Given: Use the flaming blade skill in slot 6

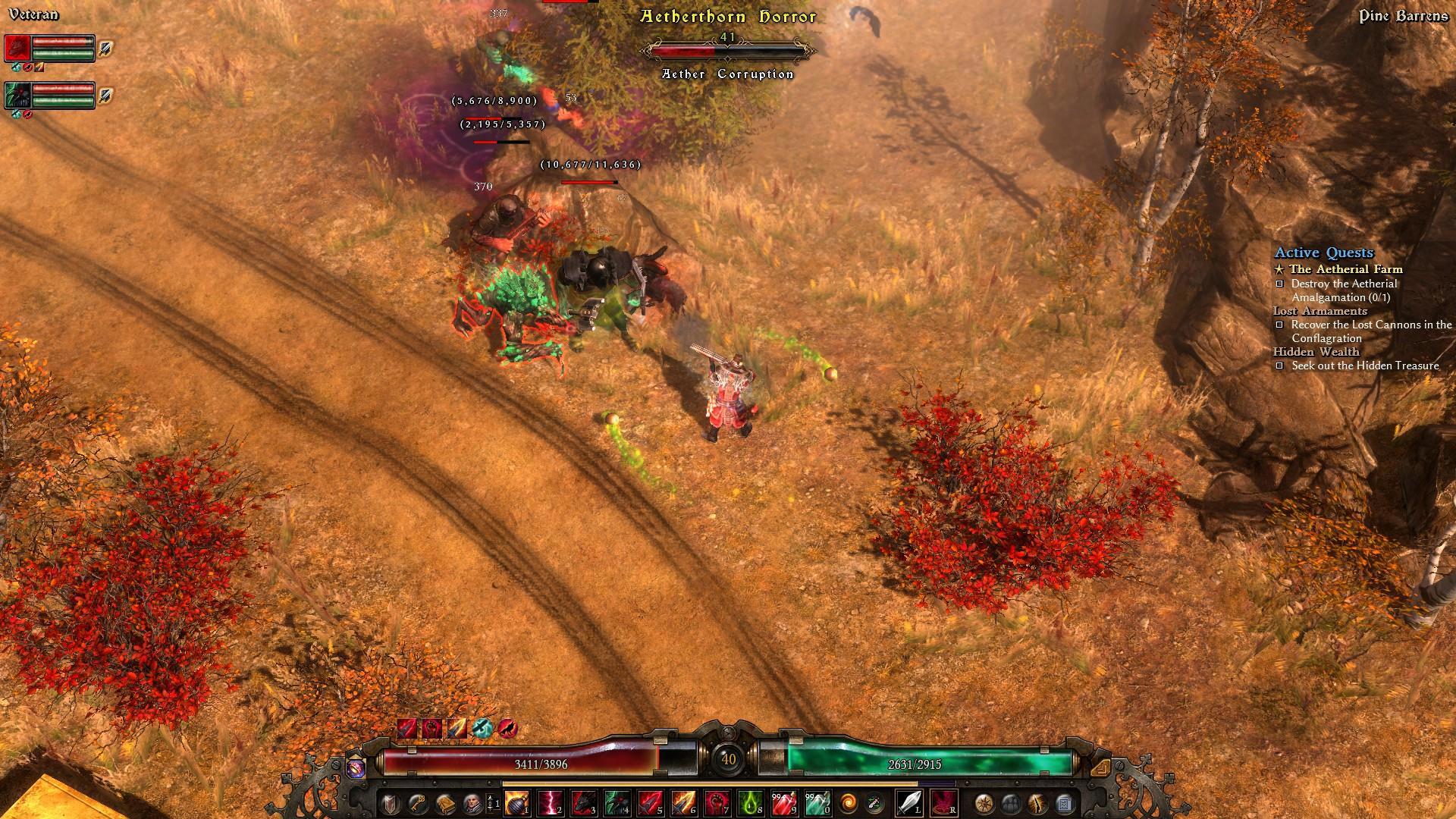Looking at the screenshot, I should coord(683,802).
